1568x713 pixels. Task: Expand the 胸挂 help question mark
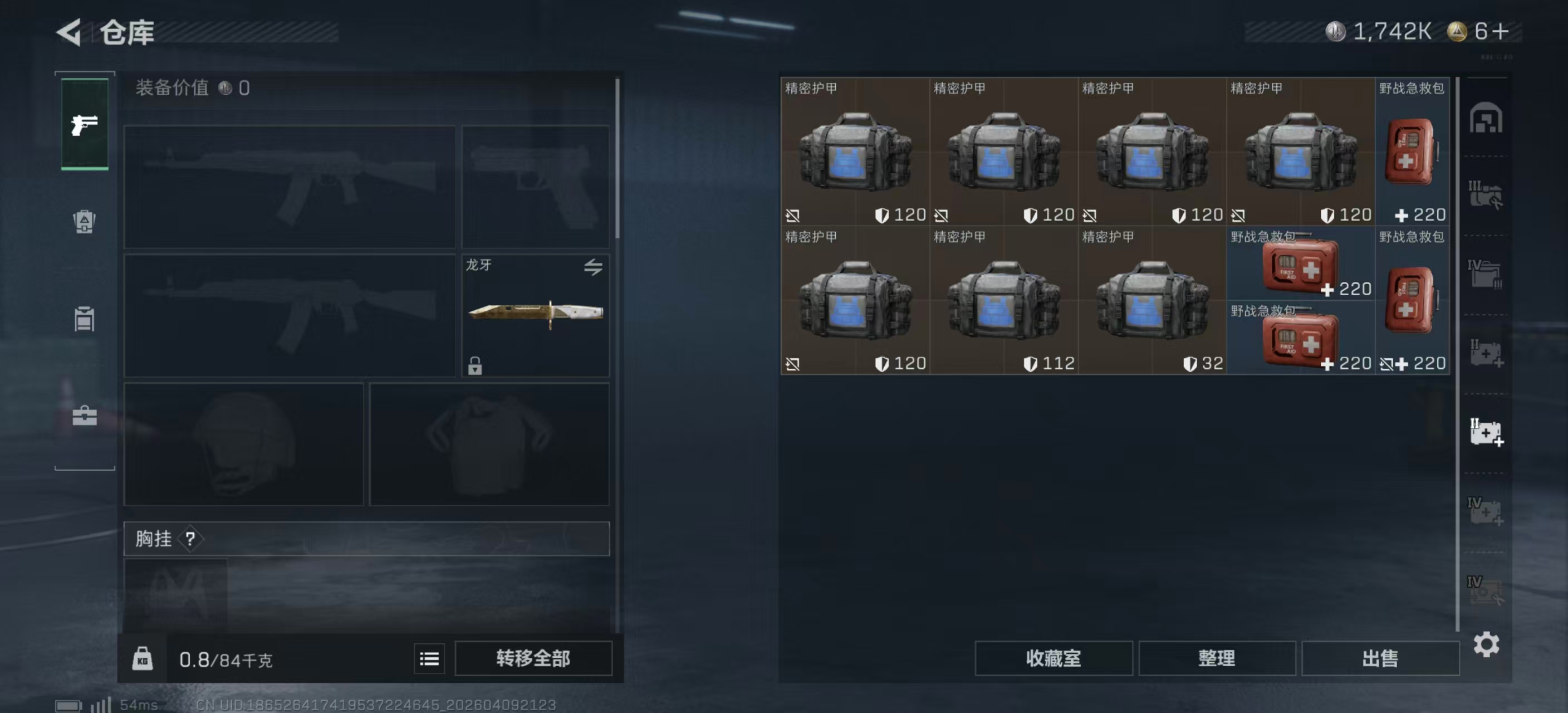click(x=191, y=538)
